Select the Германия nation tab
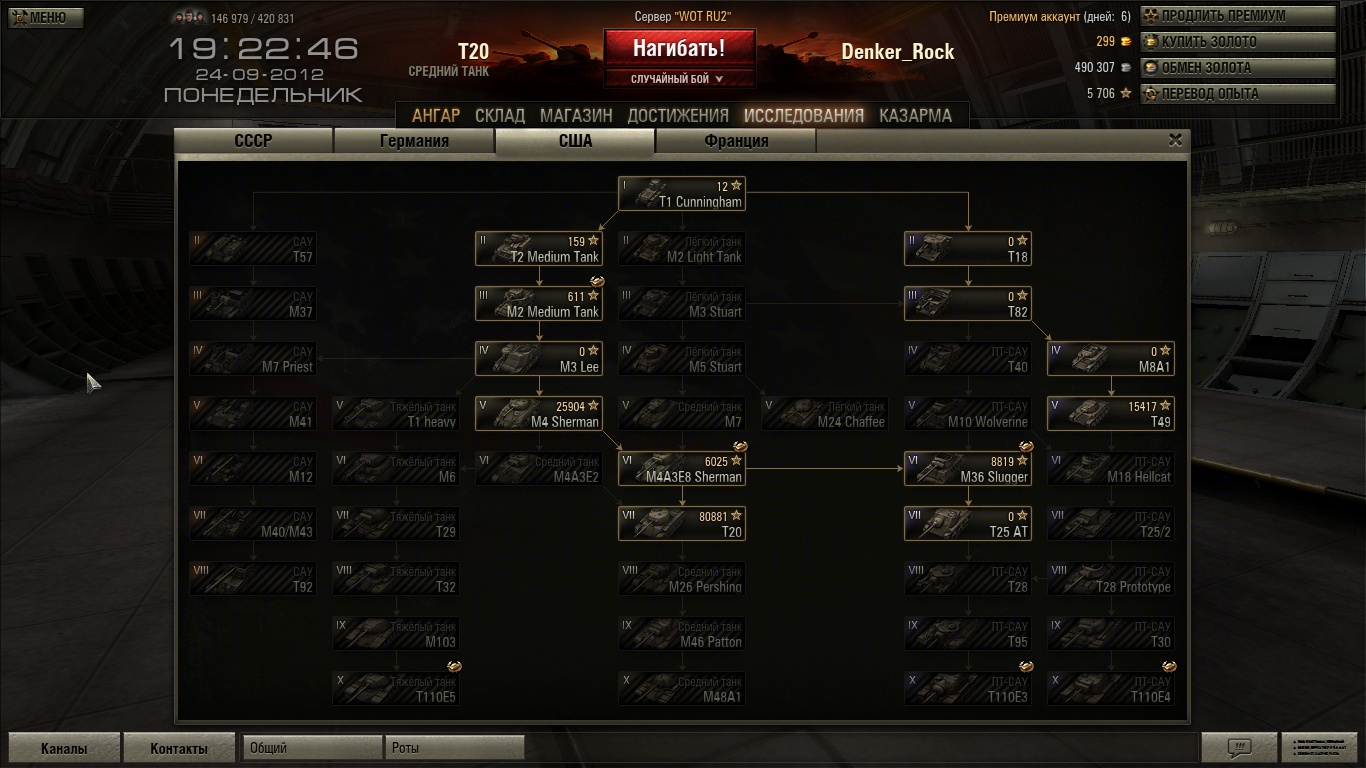The width and height of the screenshot is (1366, 768). pos(414,141)
